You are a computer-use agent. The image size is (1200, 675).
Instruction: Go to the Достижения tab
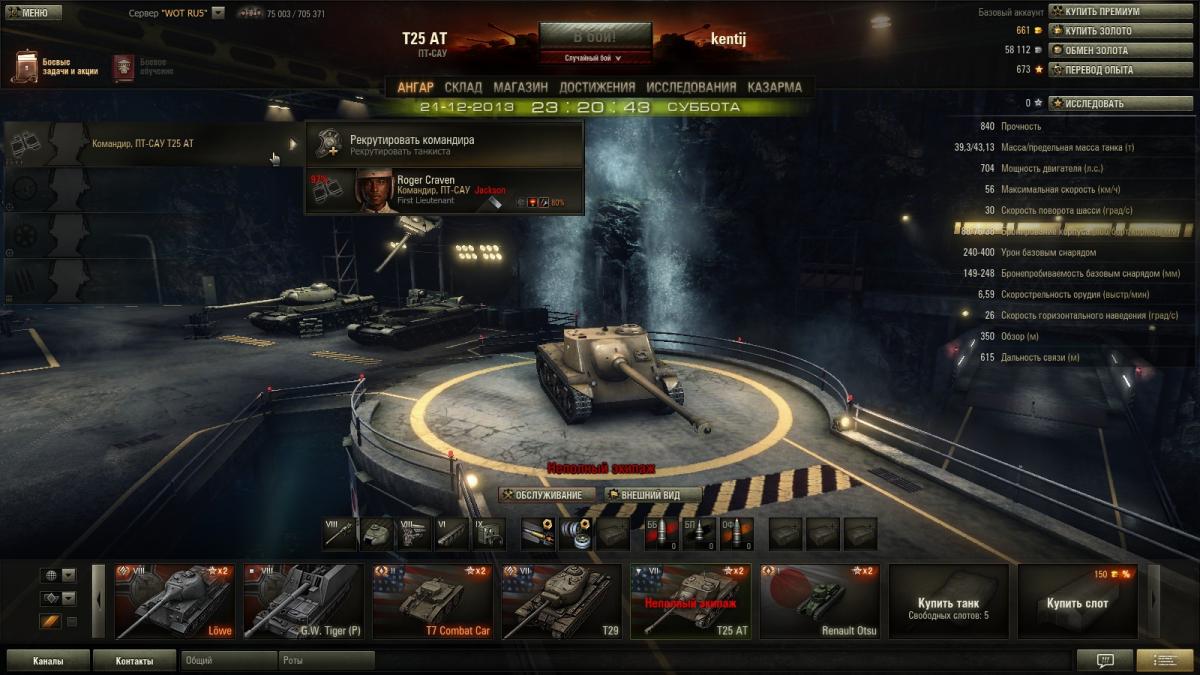tap(597, 87)
